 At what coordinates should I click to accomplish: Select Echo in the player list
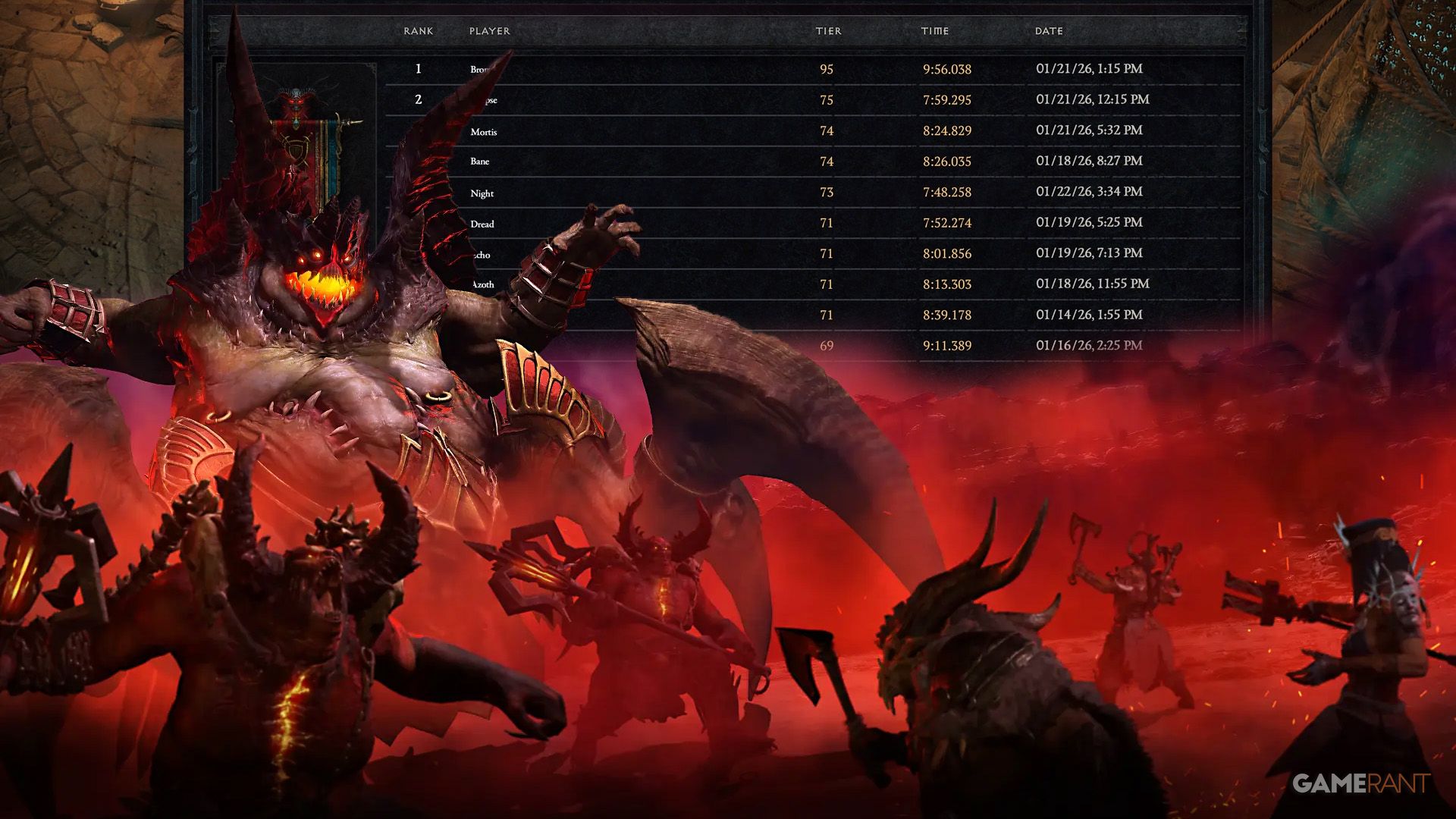(x=483, y=254)
